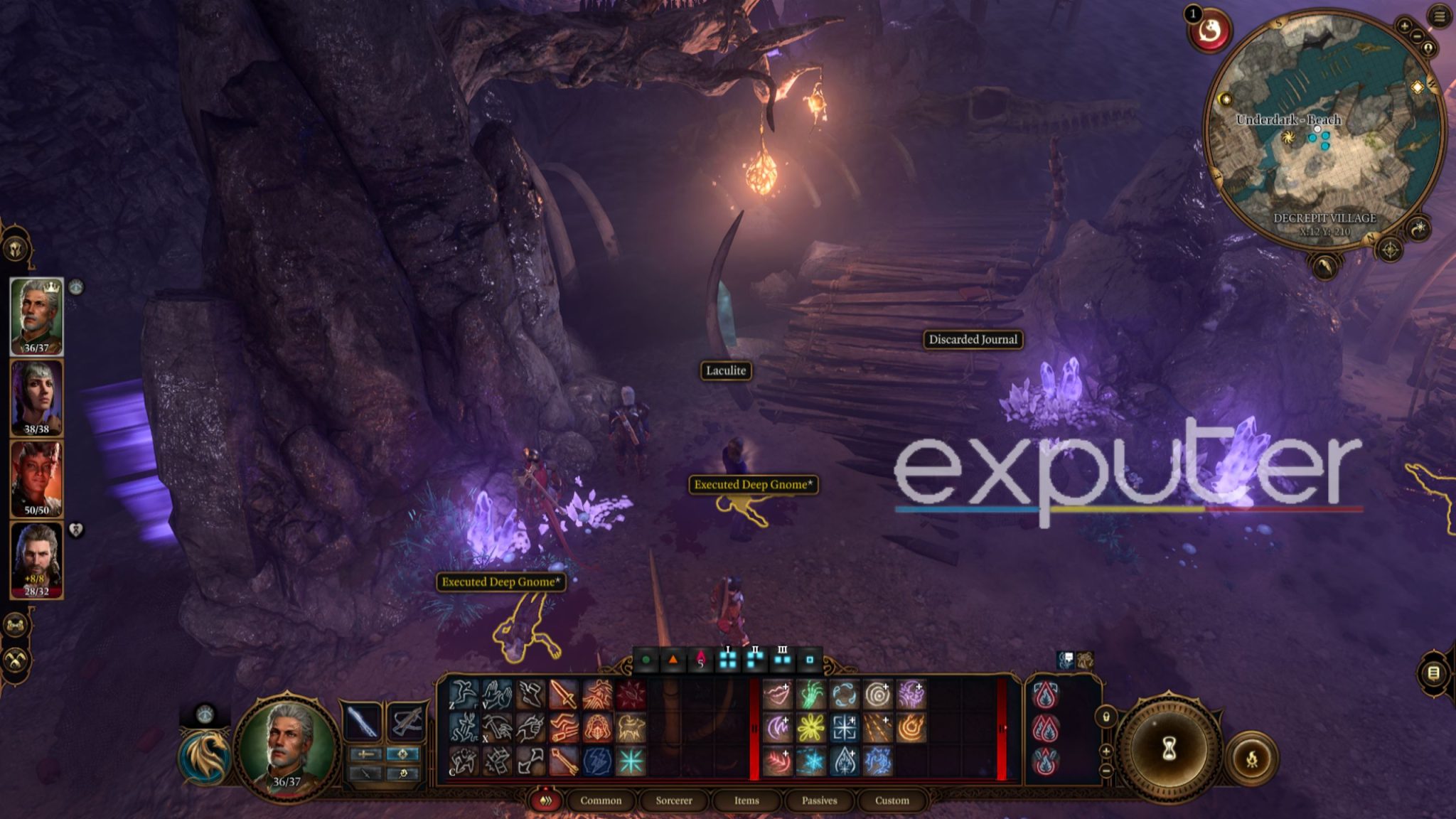Toggle the hotbar lock button
The image size is (1456, 819).
tap(1106, 717)
